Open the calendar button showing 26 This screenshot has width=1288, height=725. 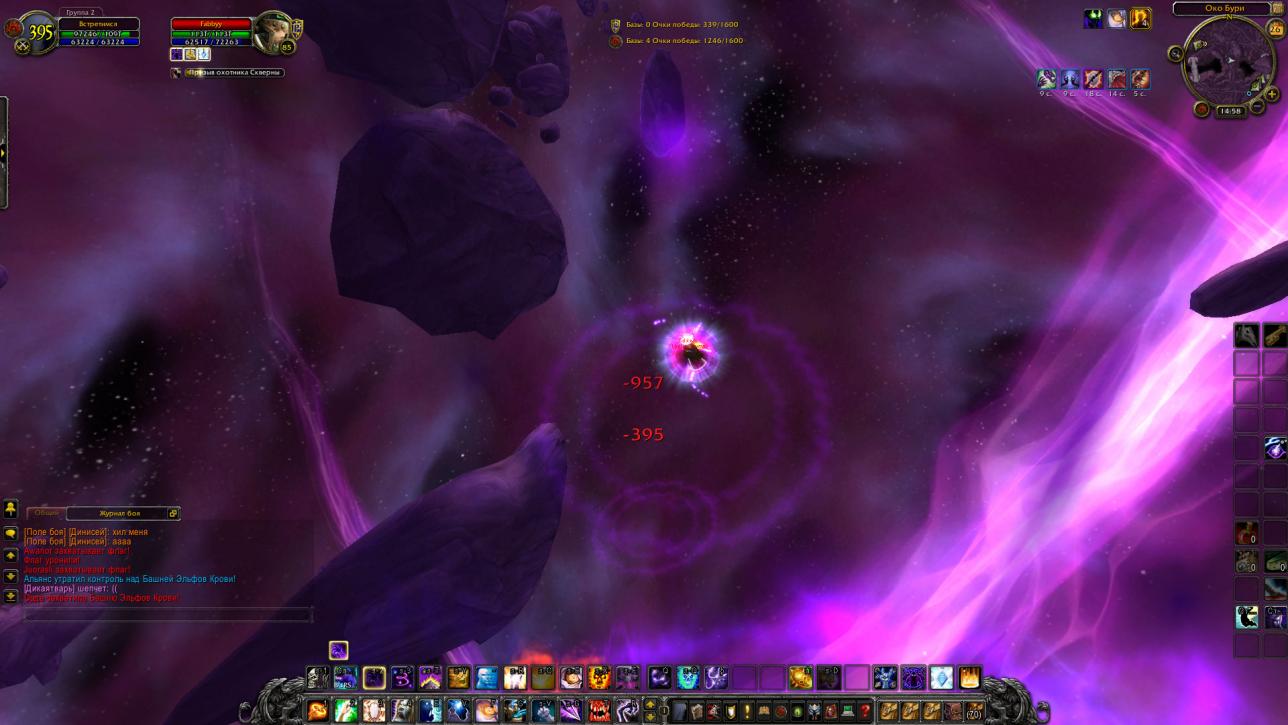tap(1275, 29)
